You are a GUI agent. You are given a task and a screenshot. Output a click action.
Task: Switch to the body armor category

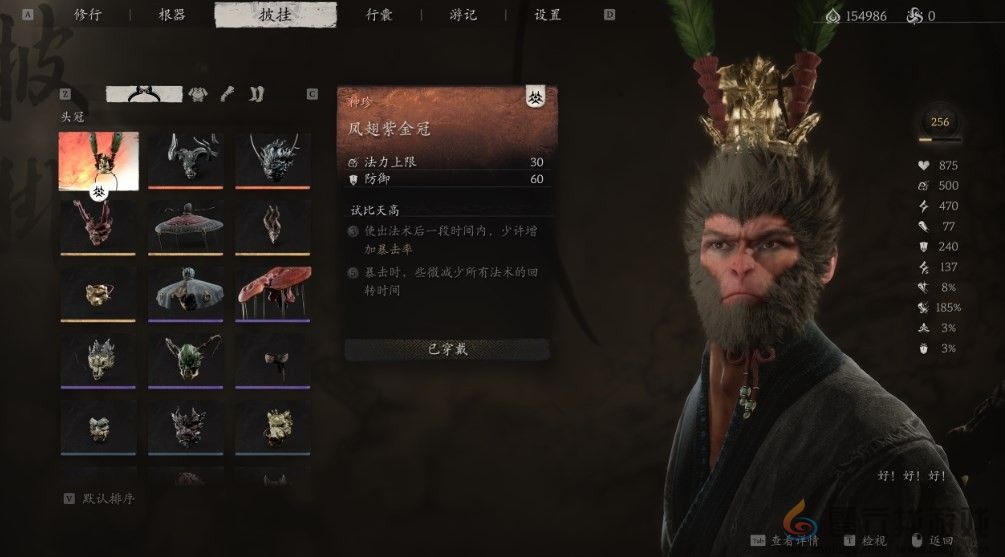click(x=198, y=94)
